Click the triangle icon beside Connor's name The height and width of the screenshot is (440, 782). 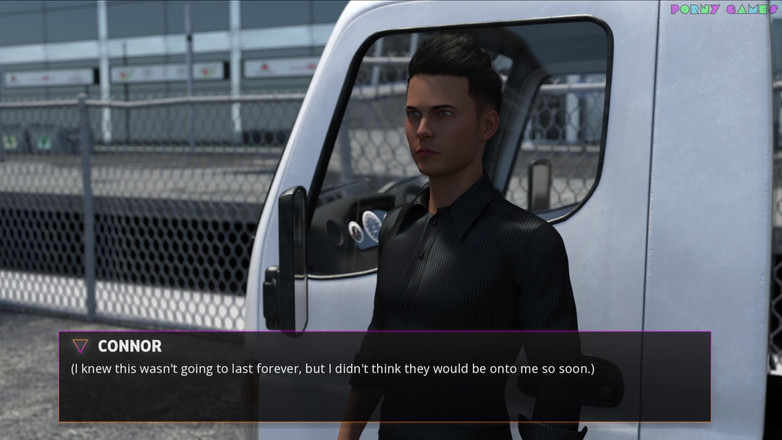(x=80, y=346)
